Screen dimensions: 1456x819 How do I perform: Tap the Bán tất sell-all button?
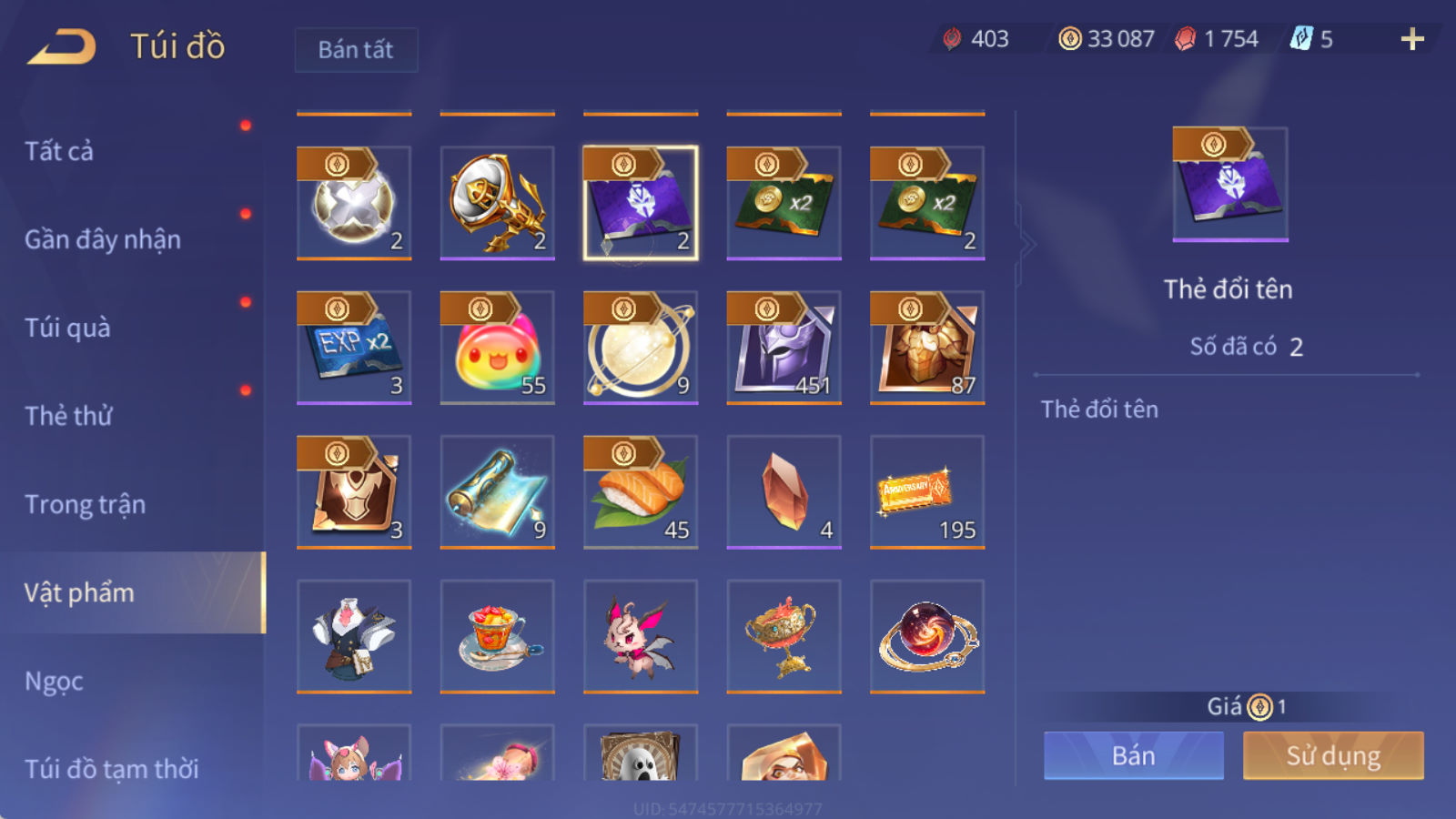(356, 50)
